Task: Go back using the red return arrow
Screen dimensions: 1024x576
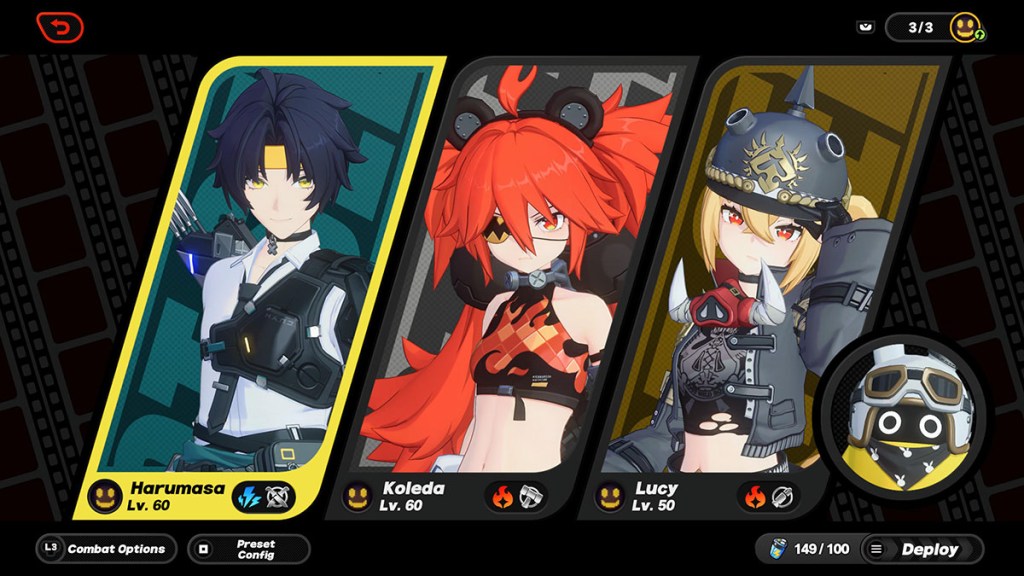Action: coord(59,27)
